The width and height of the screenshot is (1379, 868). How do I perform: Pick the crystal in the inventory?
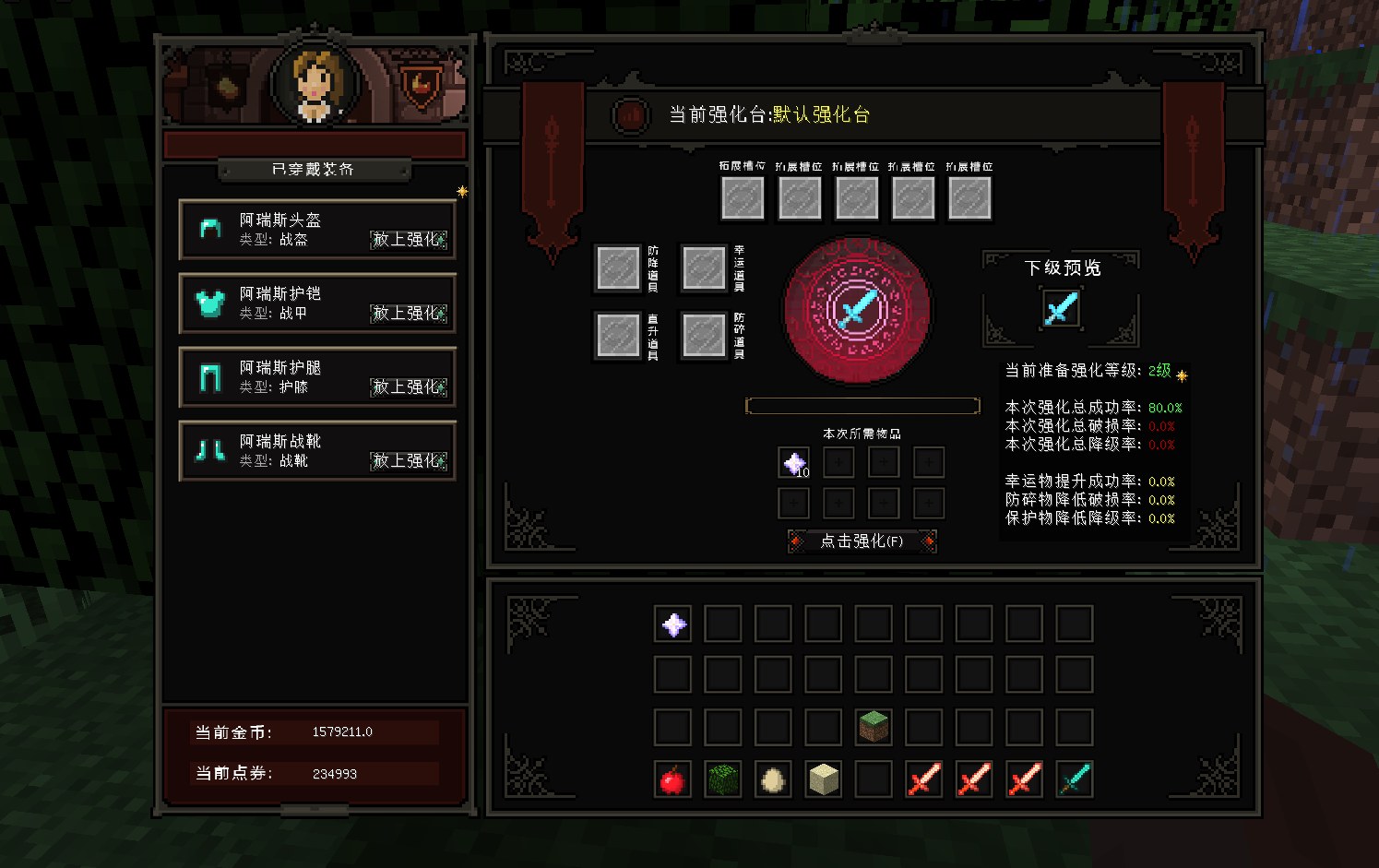673,624
